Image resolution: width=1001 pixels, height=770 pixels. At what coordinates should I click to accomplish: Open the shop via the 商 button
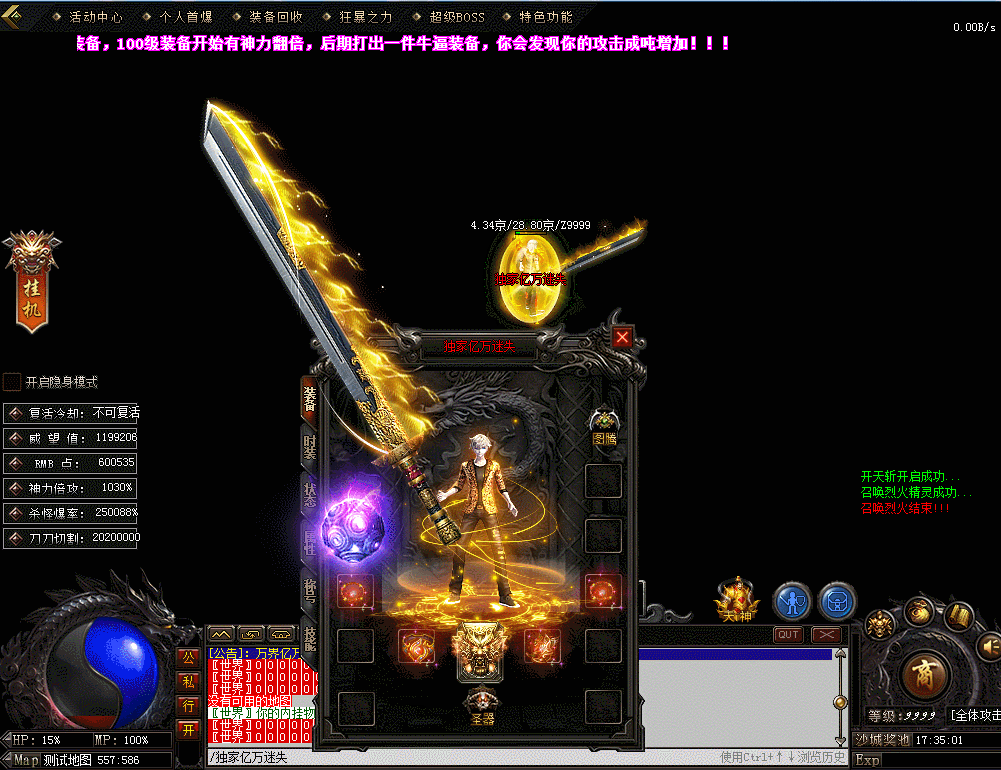coord(923,676)
